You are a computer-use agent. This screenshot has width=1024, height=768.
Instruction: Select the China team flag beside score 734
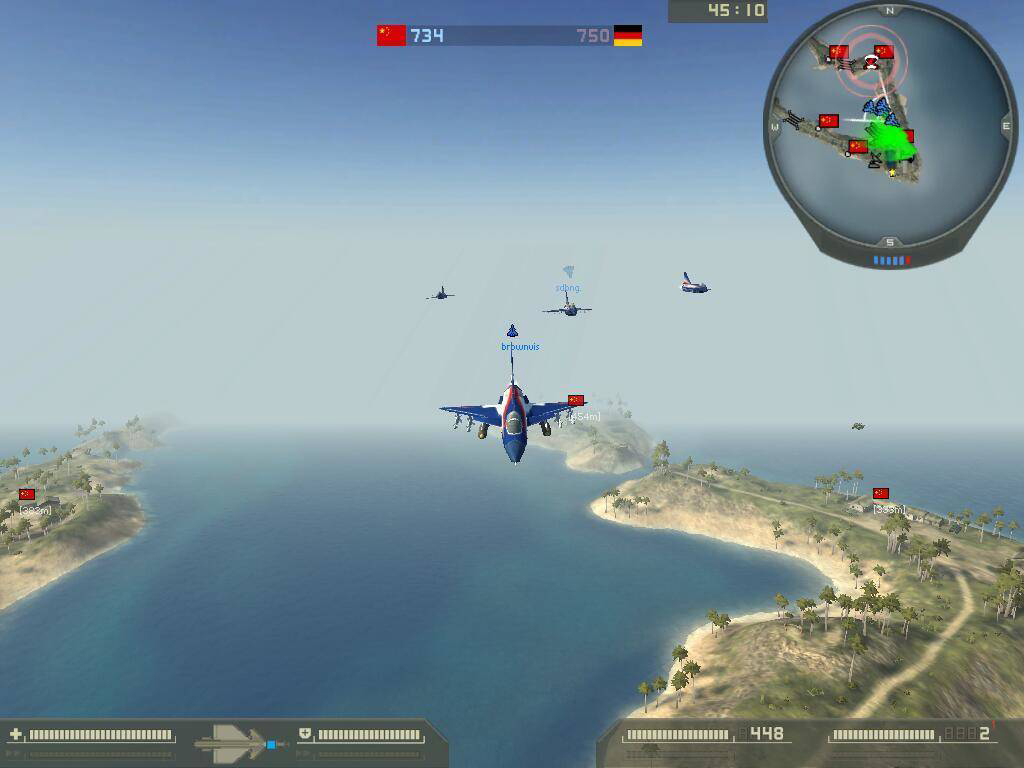pos(391,35)
